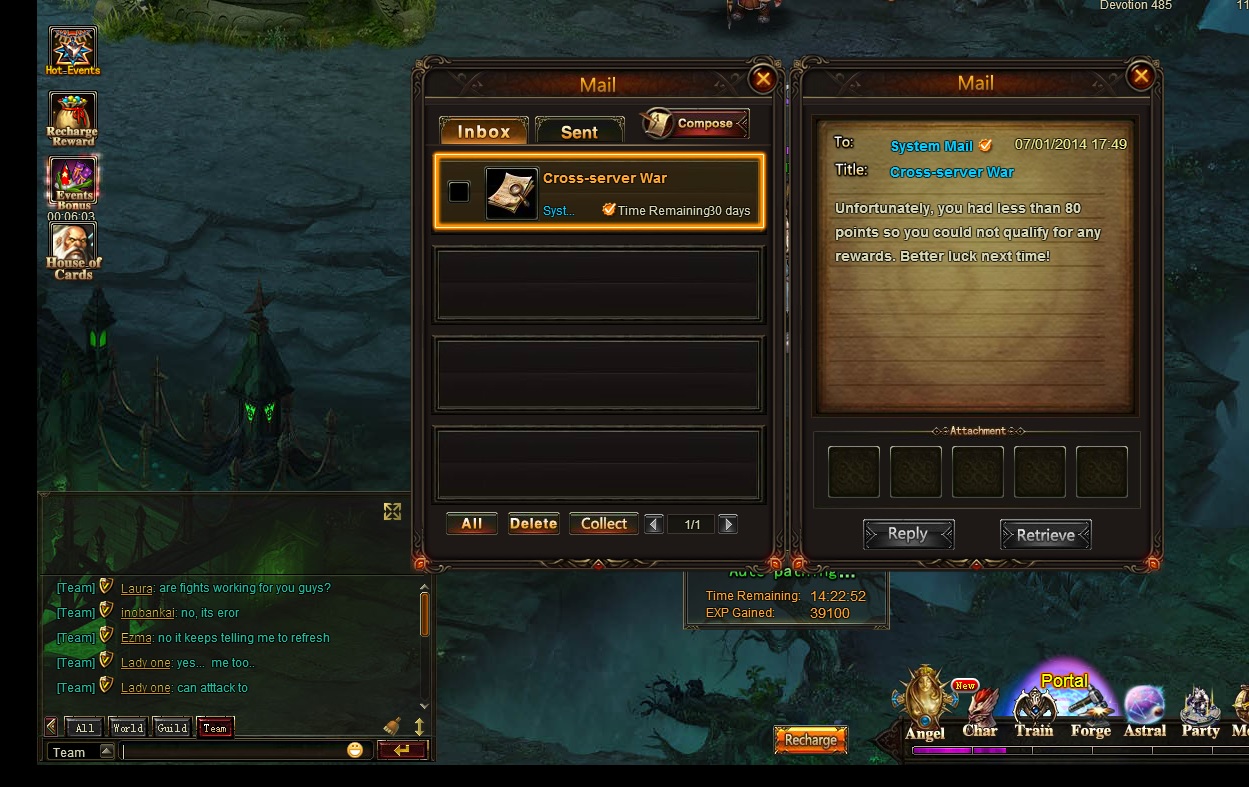This screenshot has width=1249, height=787.
Task: Tick the checkbox on Cross-server War mail
Action: (x=459, y=192)
